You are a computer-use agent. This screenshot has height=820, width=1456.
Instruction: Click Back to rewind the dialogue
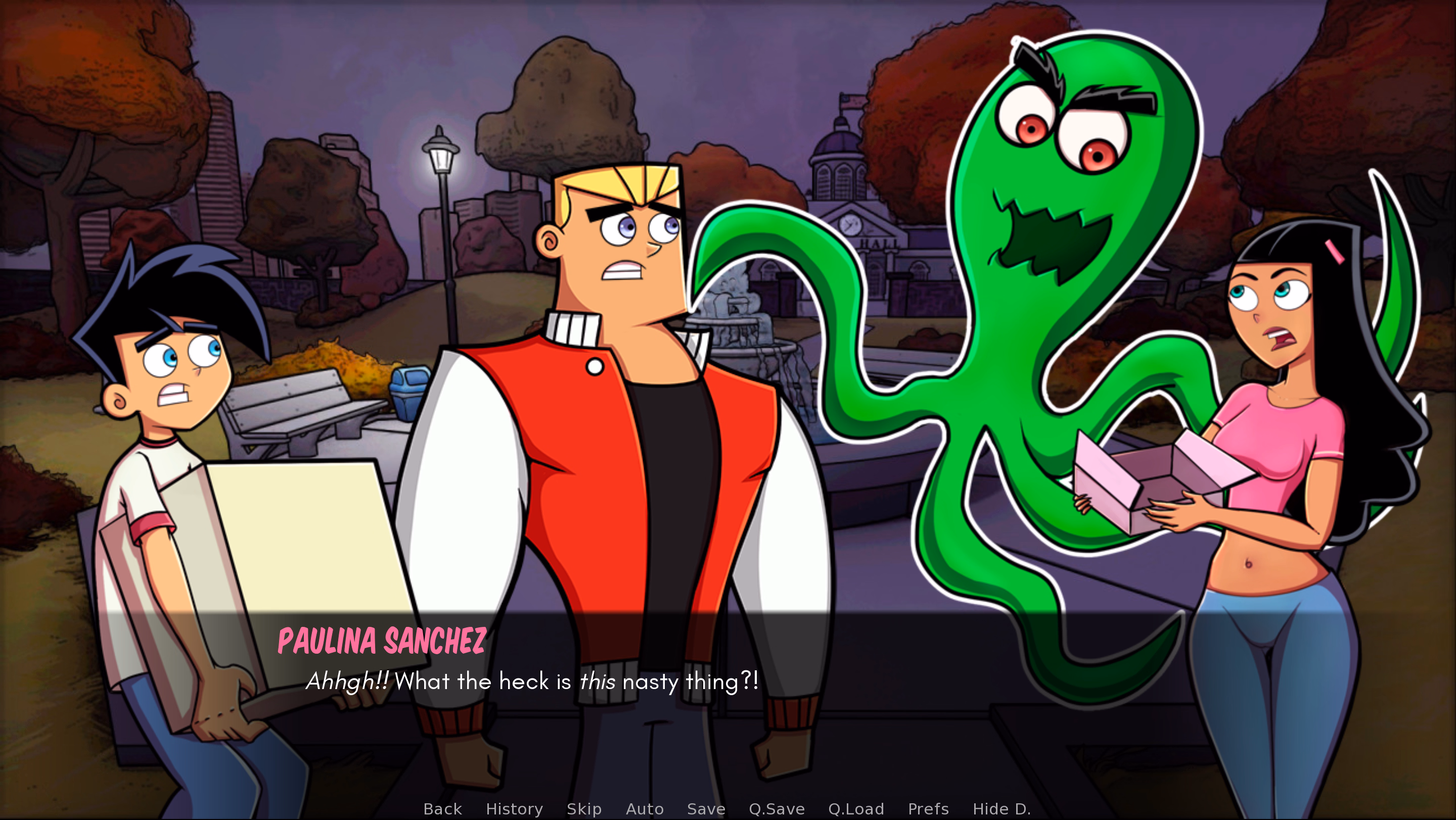(442, 809)
